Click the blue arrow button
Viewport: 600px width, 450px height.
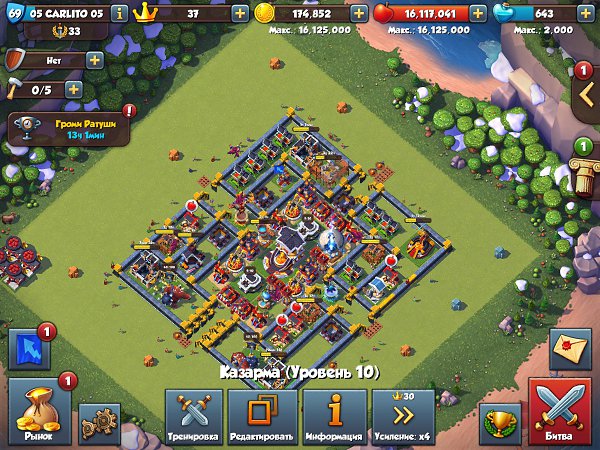tap(29, 352)
